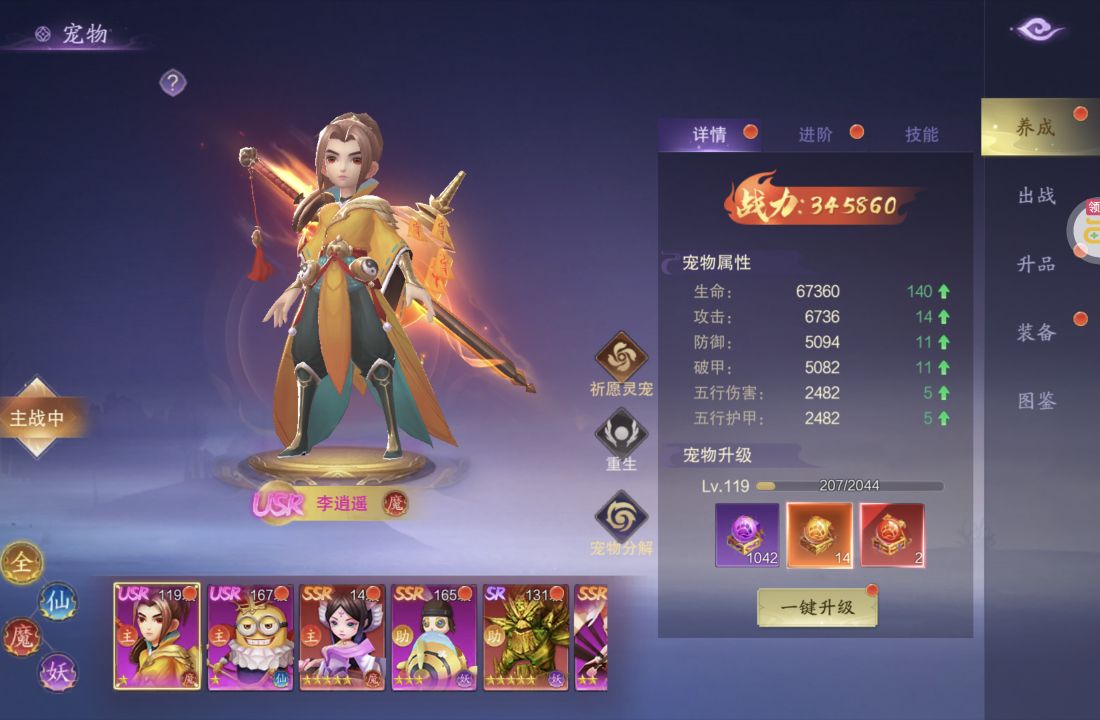Open the question mark help icon
Viewport: 1100px width, 720px height.
click(x=173, y=82)
